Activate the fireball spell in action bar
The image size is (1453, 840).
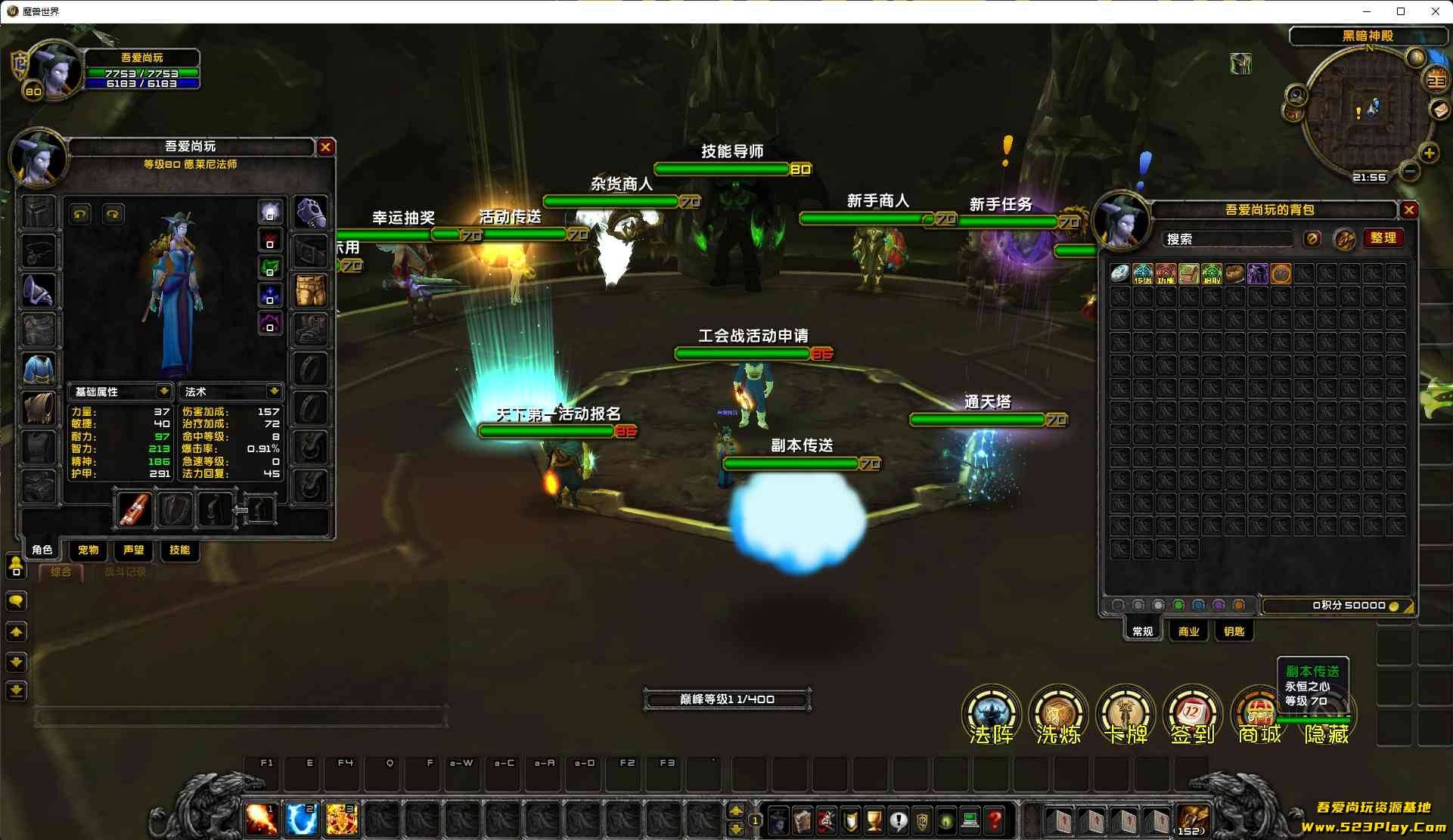click(261, 820)
